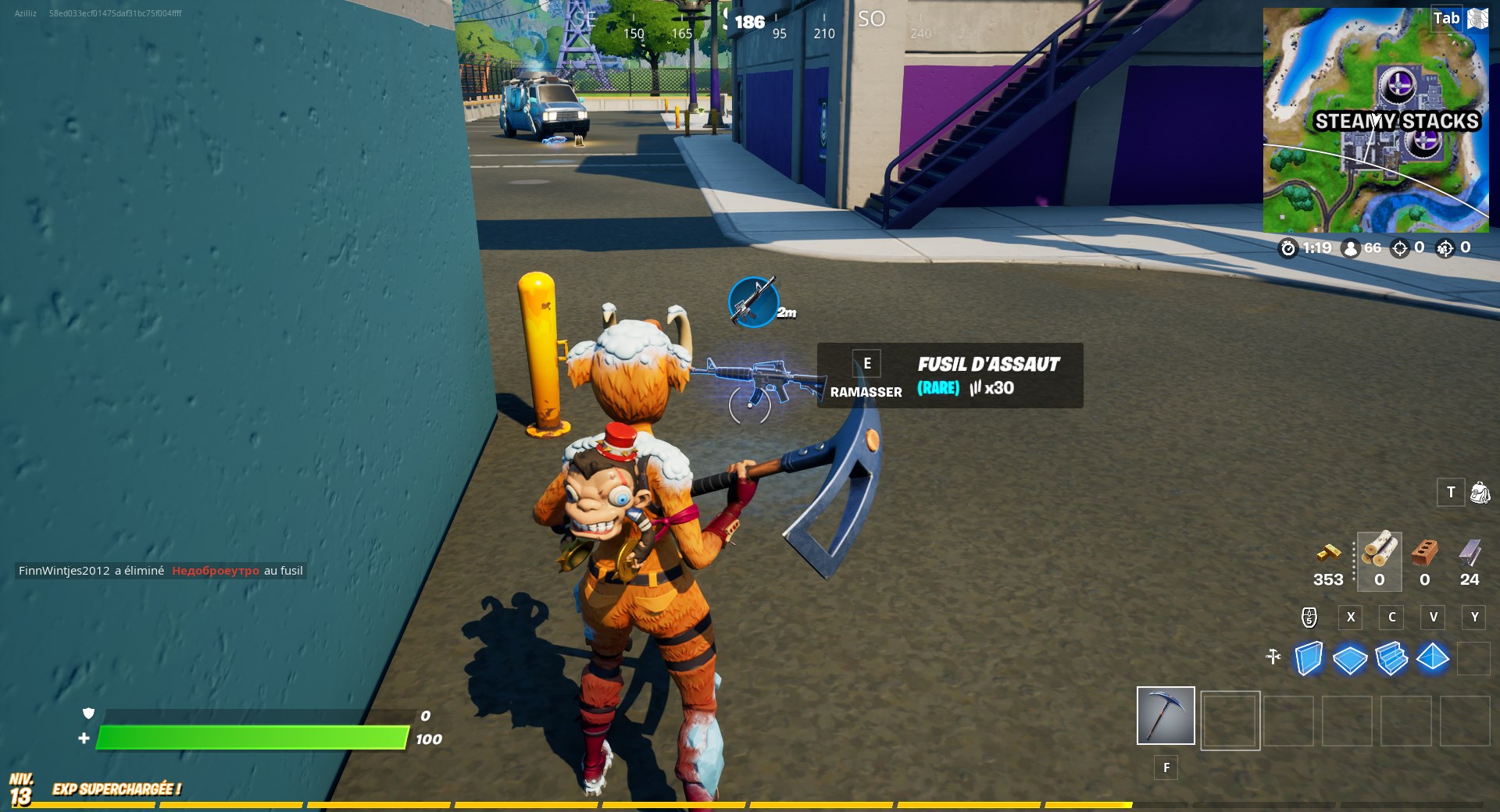Select the floor building piece icon

[1348, 660]
